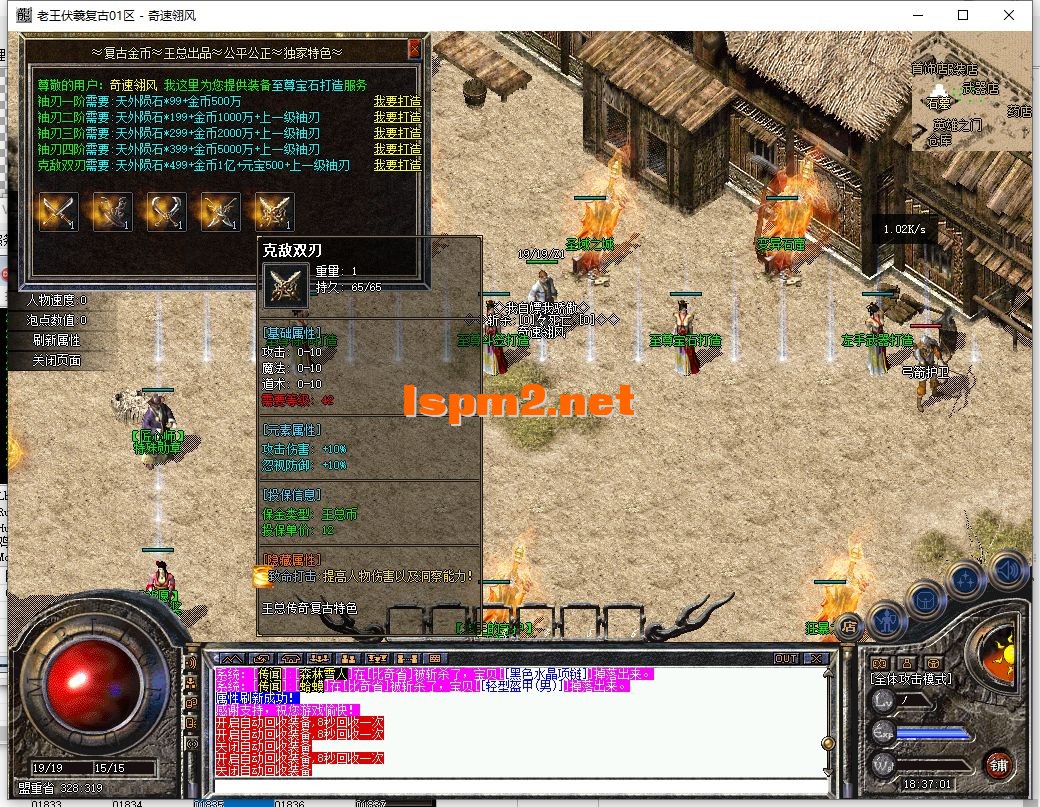
Task: Click 刷新属性 to refresh attributes
Action: pos(56,340)
